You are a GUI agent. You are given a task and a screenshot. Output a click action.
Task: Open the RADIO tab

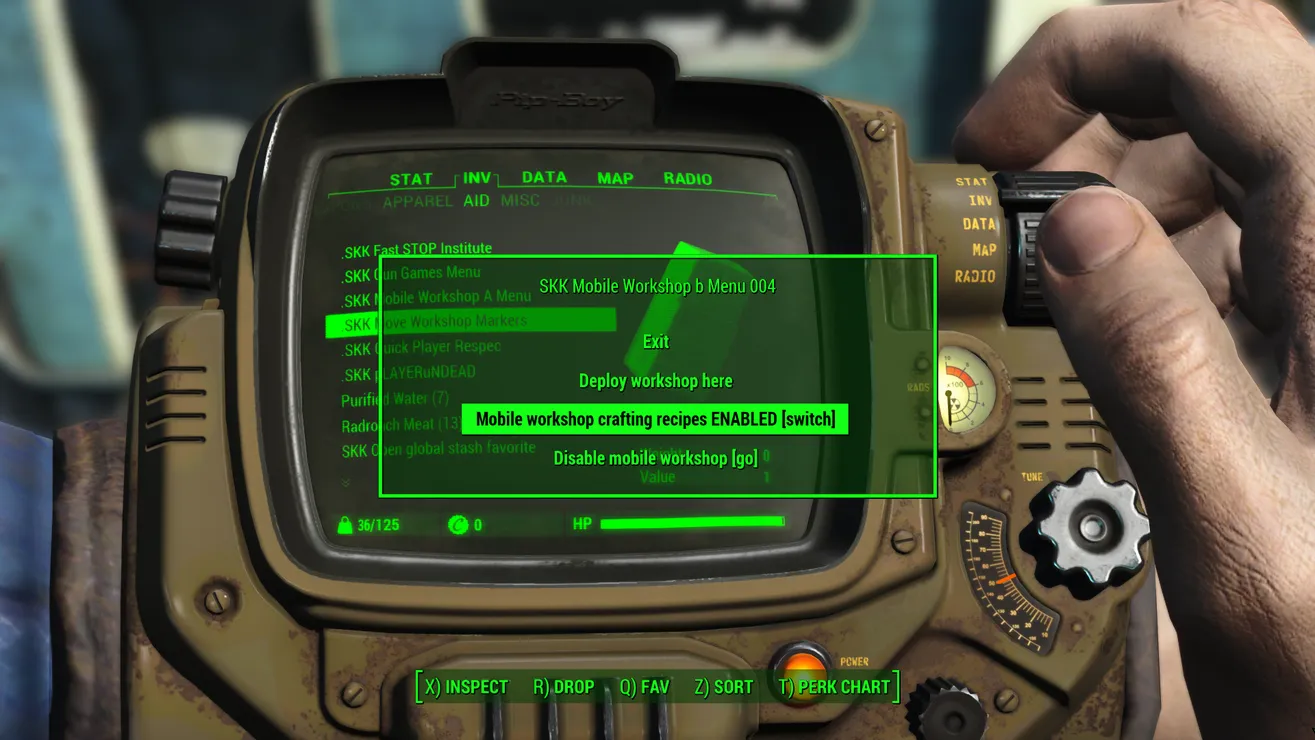[x=688, y=179]
